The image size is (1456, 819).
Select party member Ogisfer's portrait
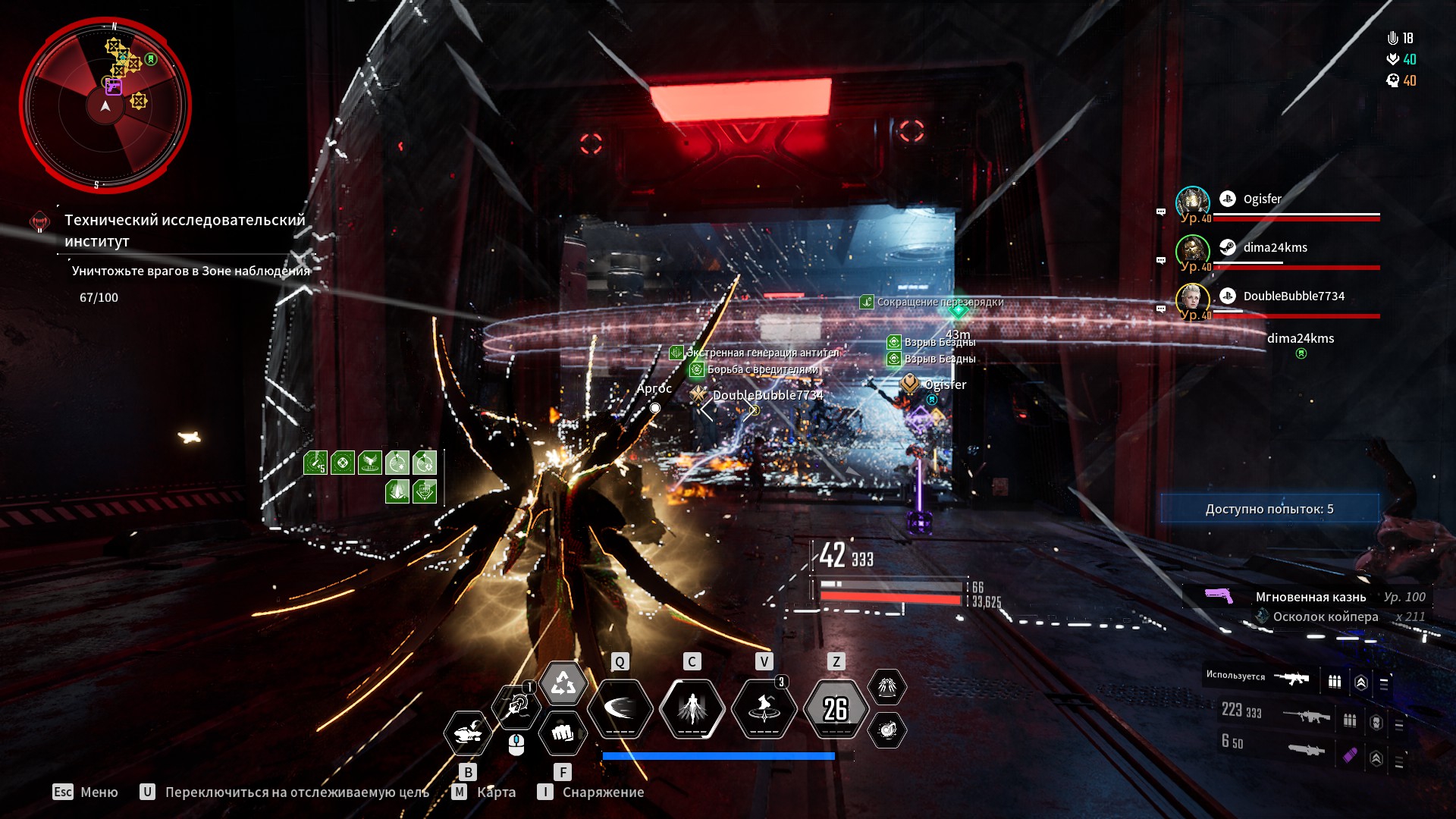pos(1192,203)
